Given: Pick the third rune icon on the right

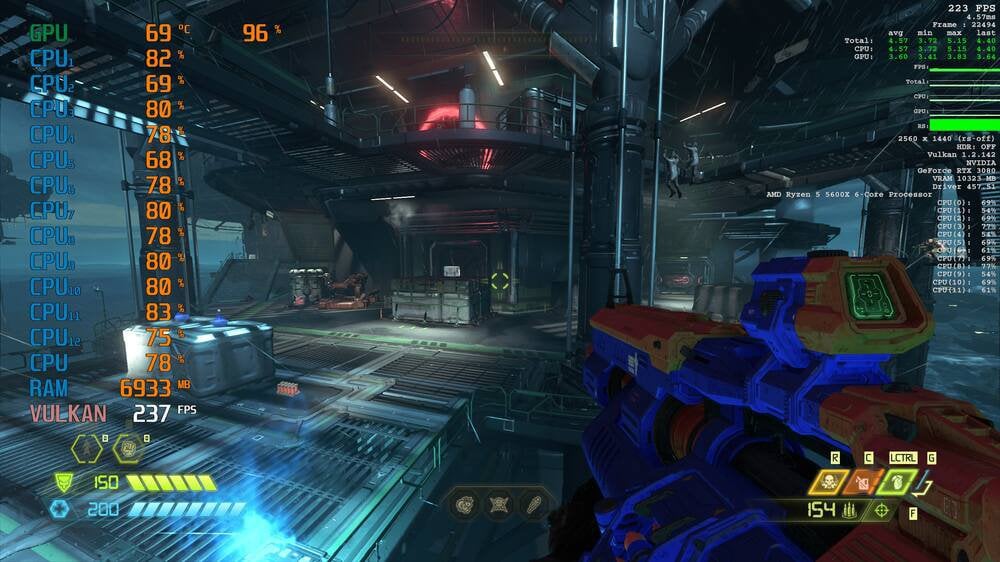Looking at the screenshot, I should [533, 504].
